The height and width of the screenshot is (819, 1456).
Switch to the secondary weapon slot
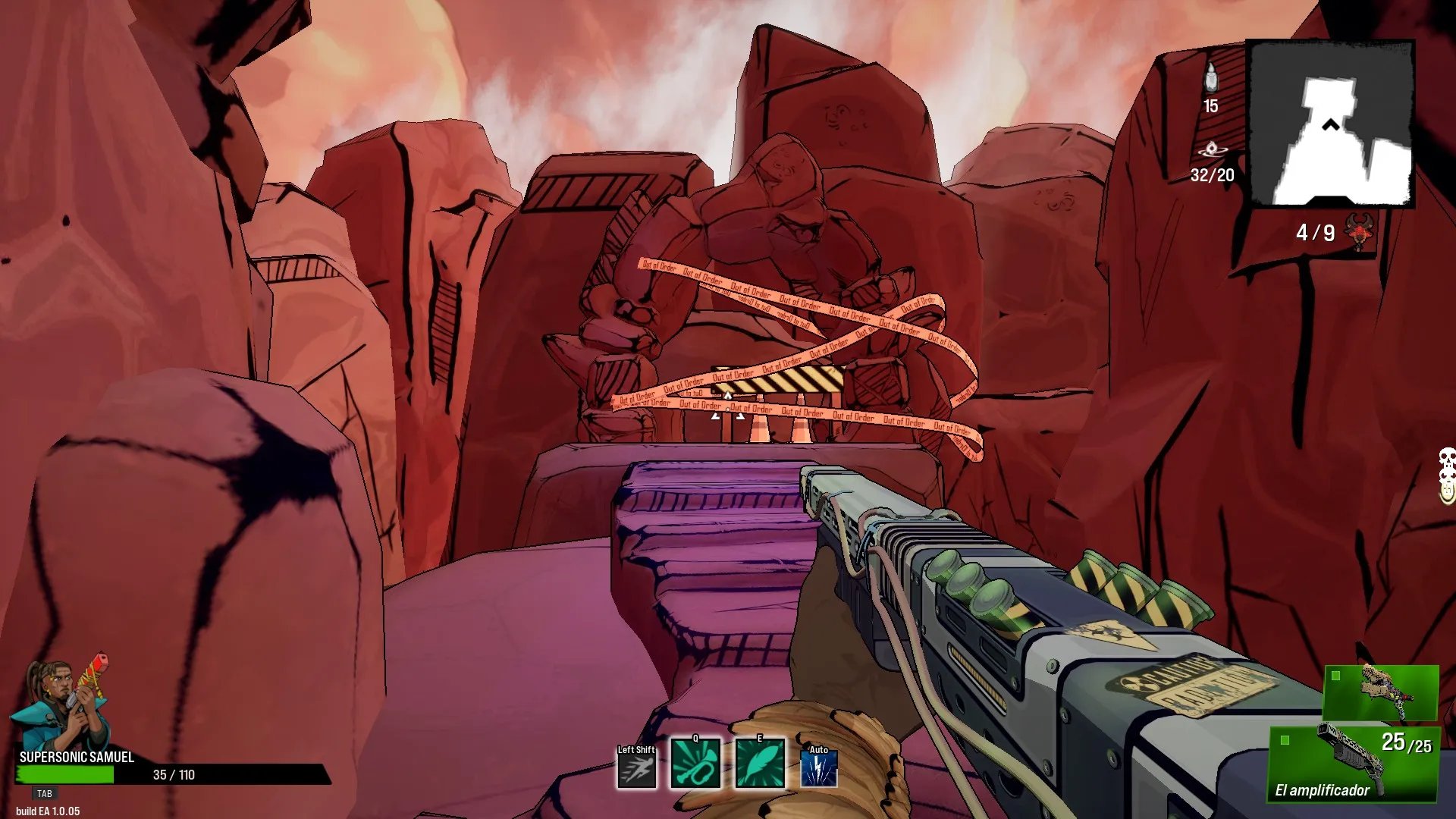pyautogui.click(x=1381, y=692)
